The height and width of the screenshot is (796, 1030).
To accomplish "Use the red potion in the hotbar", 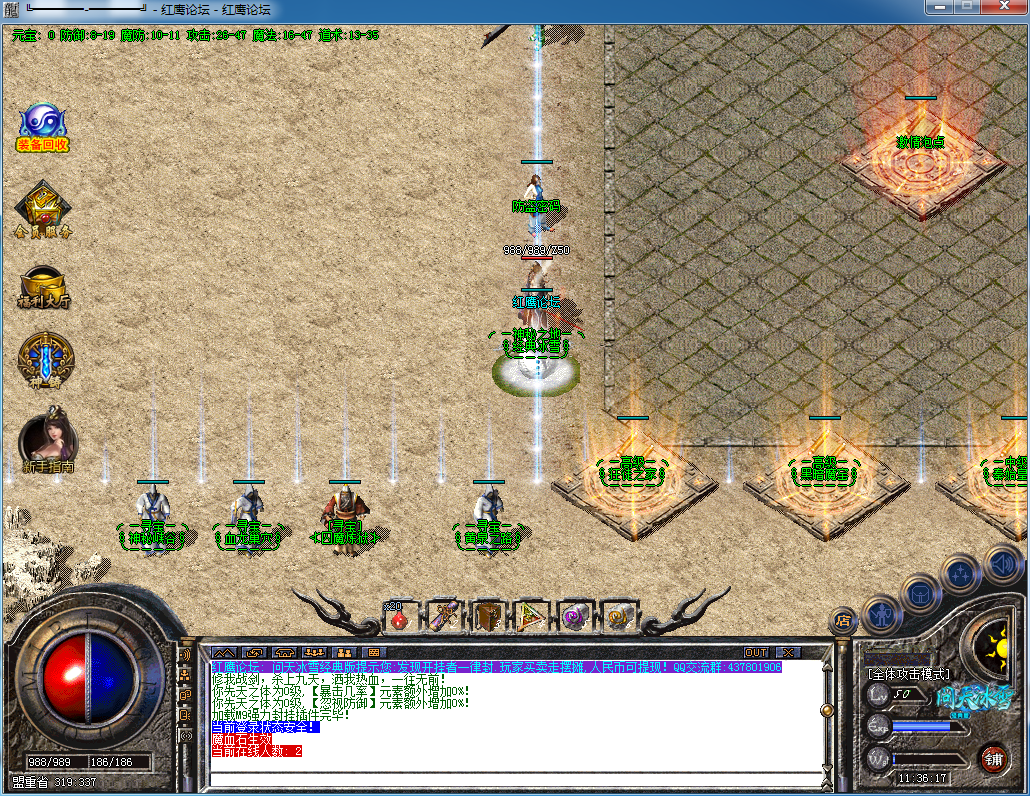I will click(399, 617).
